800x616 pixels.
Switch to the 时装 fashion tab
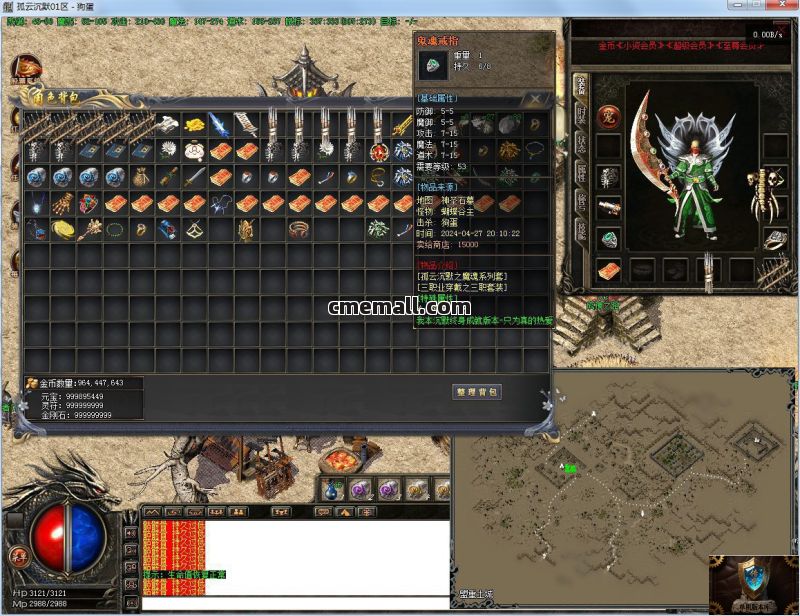pos(581,115)
